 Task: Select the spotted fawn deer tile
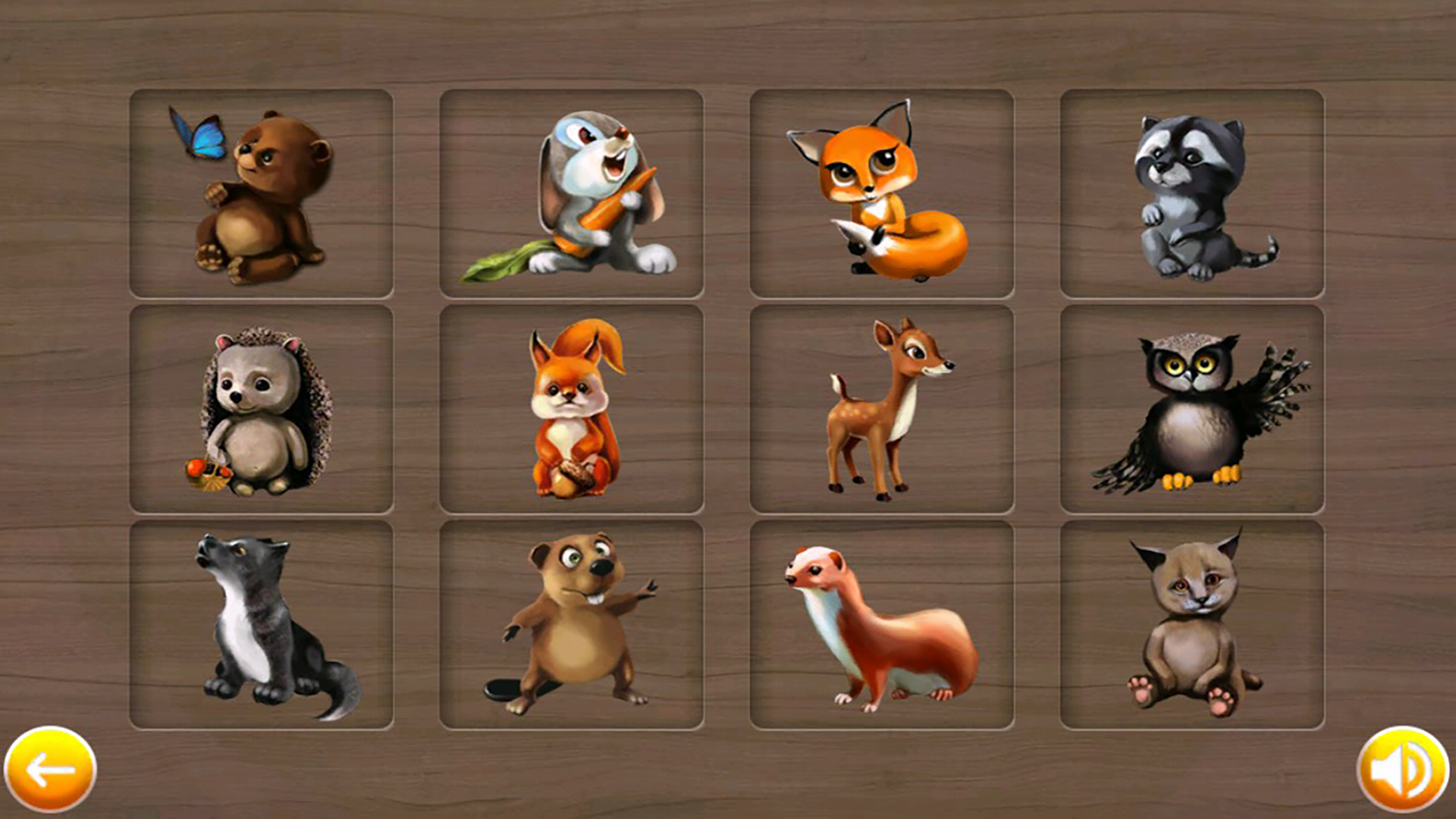coord(881,409)
